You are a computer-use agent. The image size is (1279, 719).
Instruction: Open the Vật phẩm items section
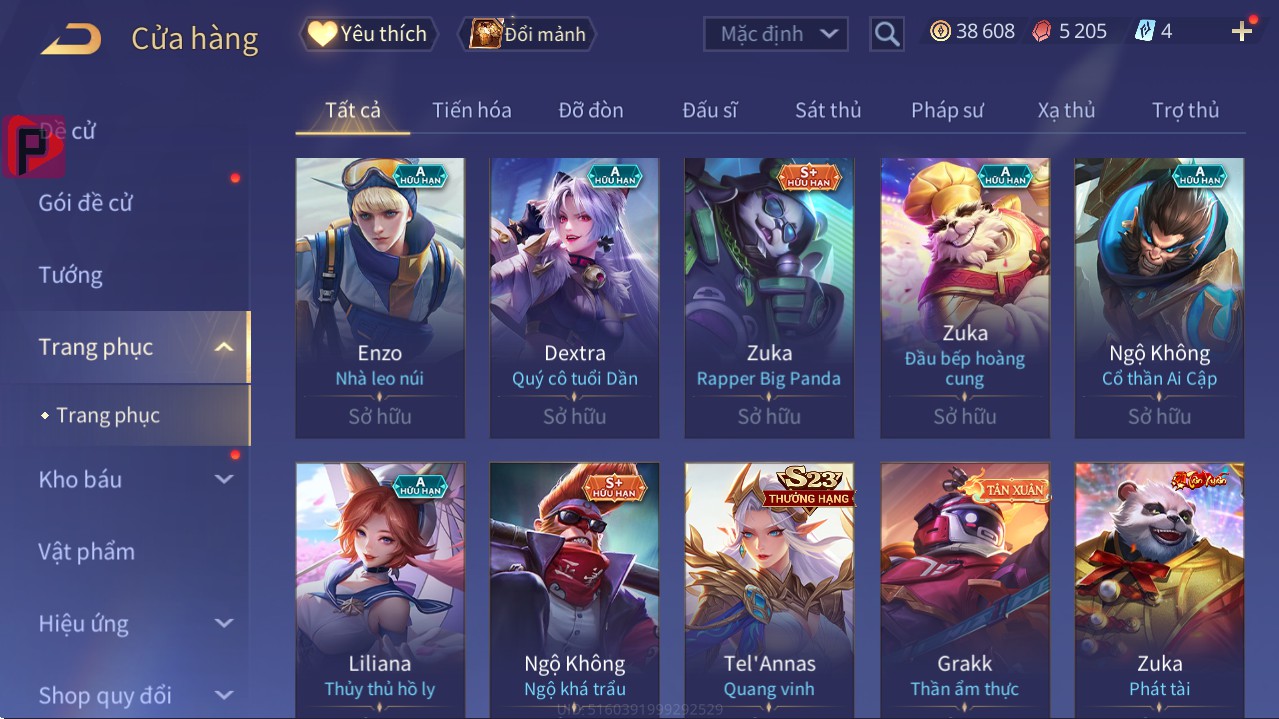(86, 551)
